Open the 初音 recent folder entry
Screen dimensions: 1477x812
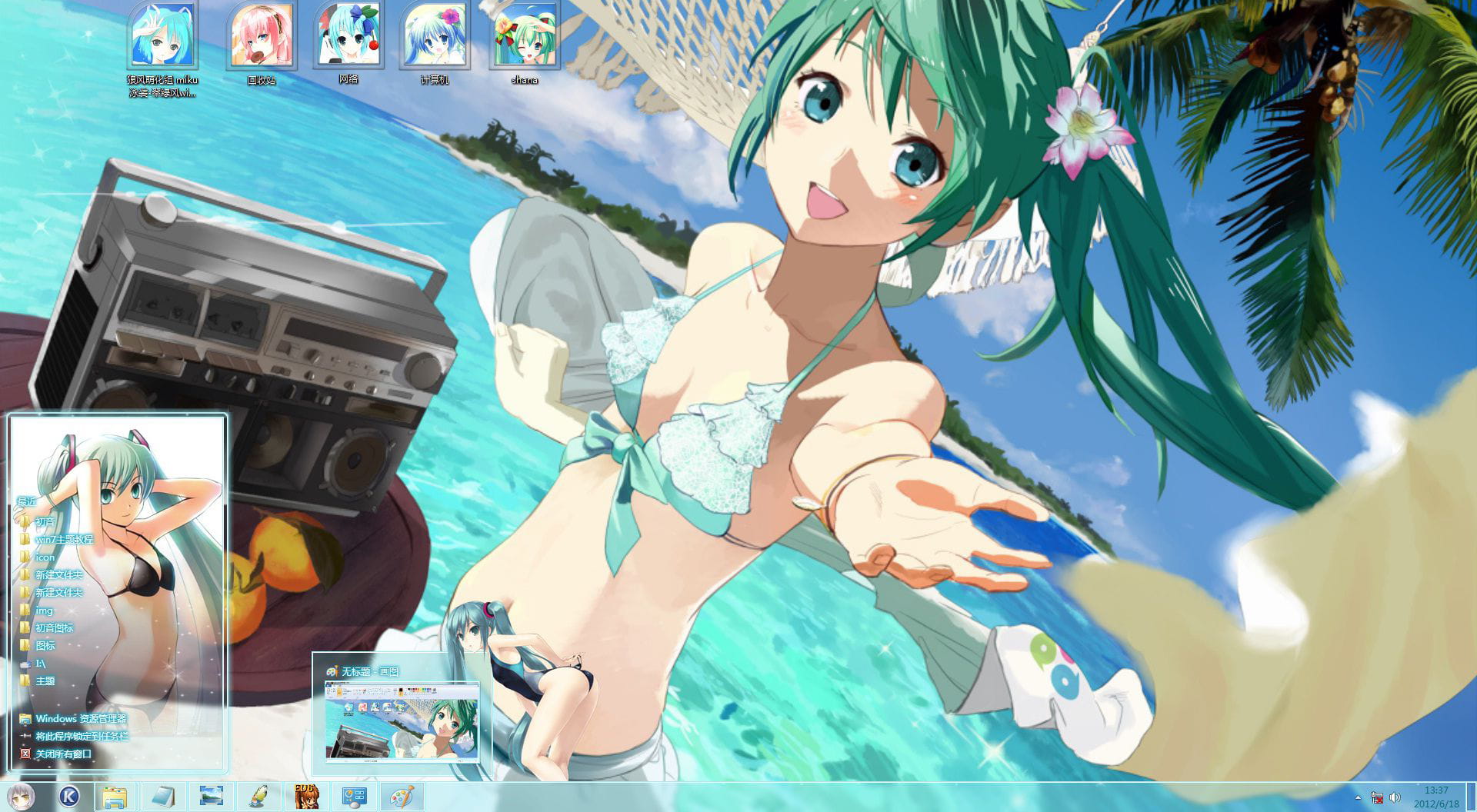point(46,521)
